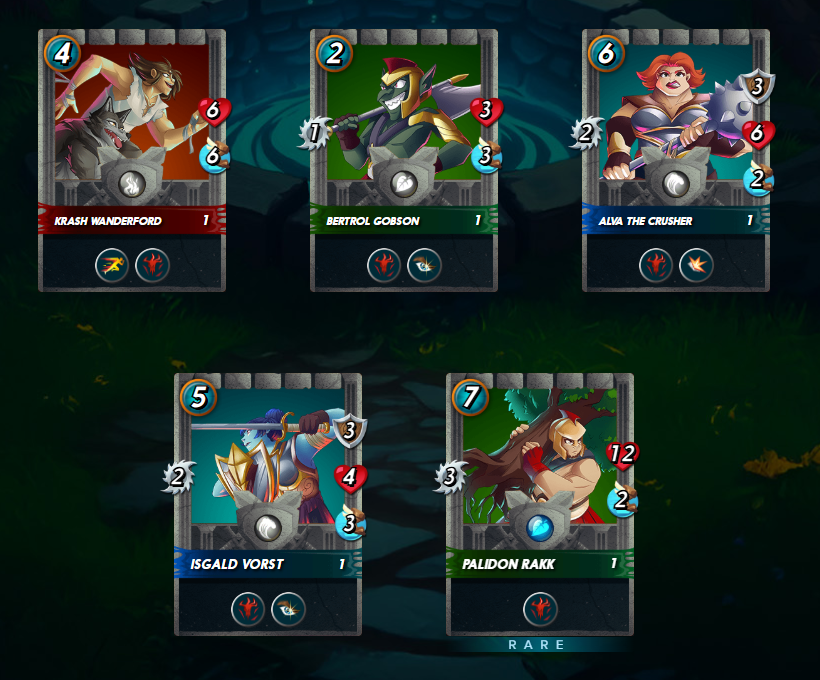820x680 pixels.
Task: Click the orange blast ability on Alva the Crusher
Action: pyautogui.click(x=696, y=265)
